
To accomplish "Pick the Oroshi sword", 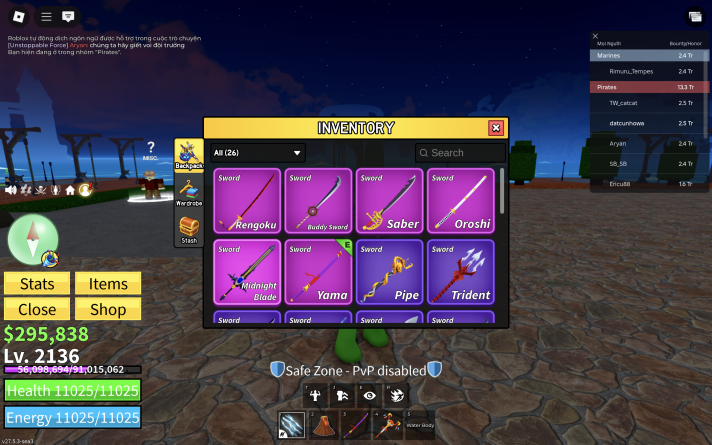I will point(459,201).
